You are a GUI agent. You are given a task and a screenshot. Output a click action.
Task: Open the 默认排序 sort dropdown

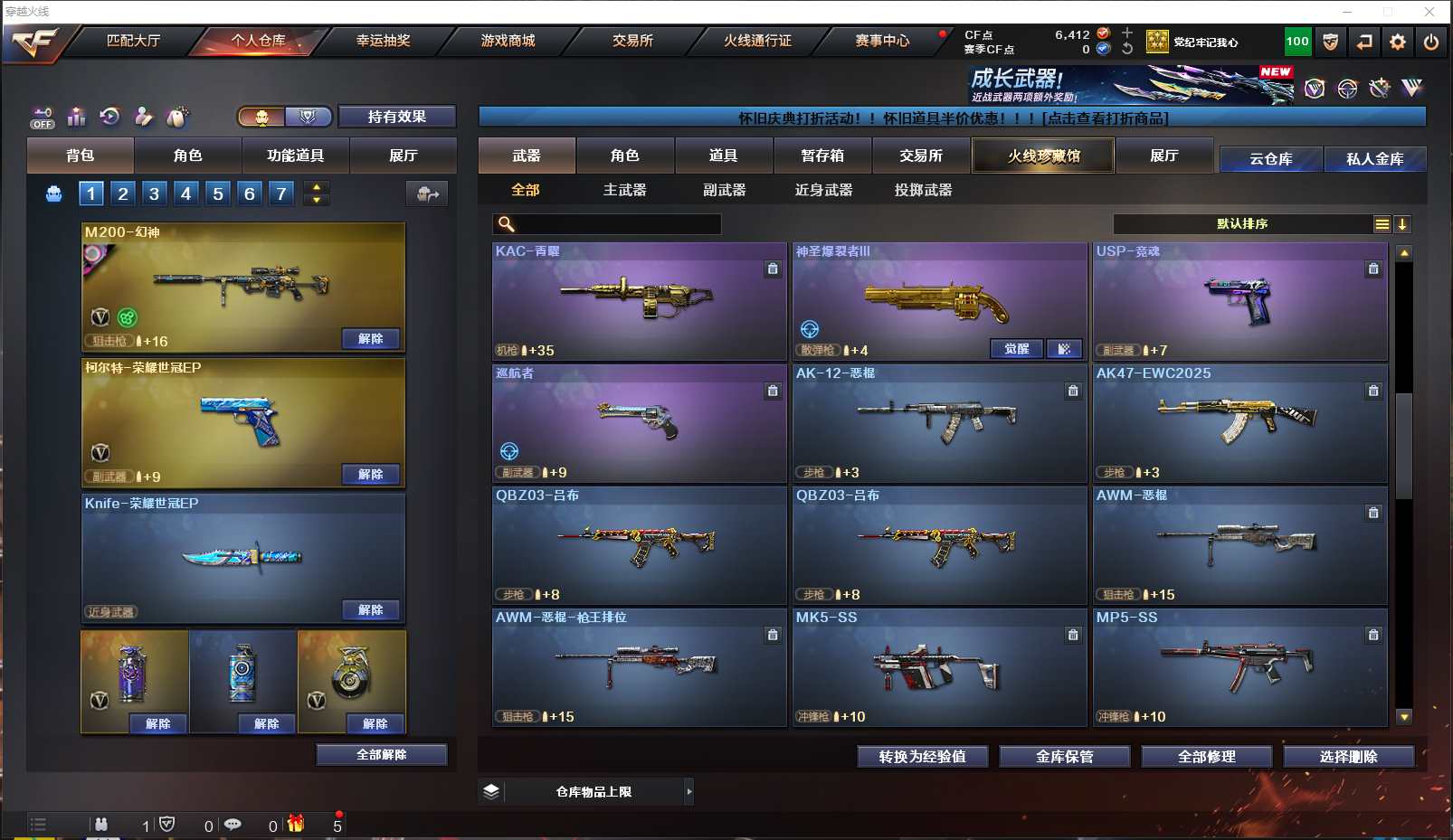pyautogui.click(x=1242, y=224)
